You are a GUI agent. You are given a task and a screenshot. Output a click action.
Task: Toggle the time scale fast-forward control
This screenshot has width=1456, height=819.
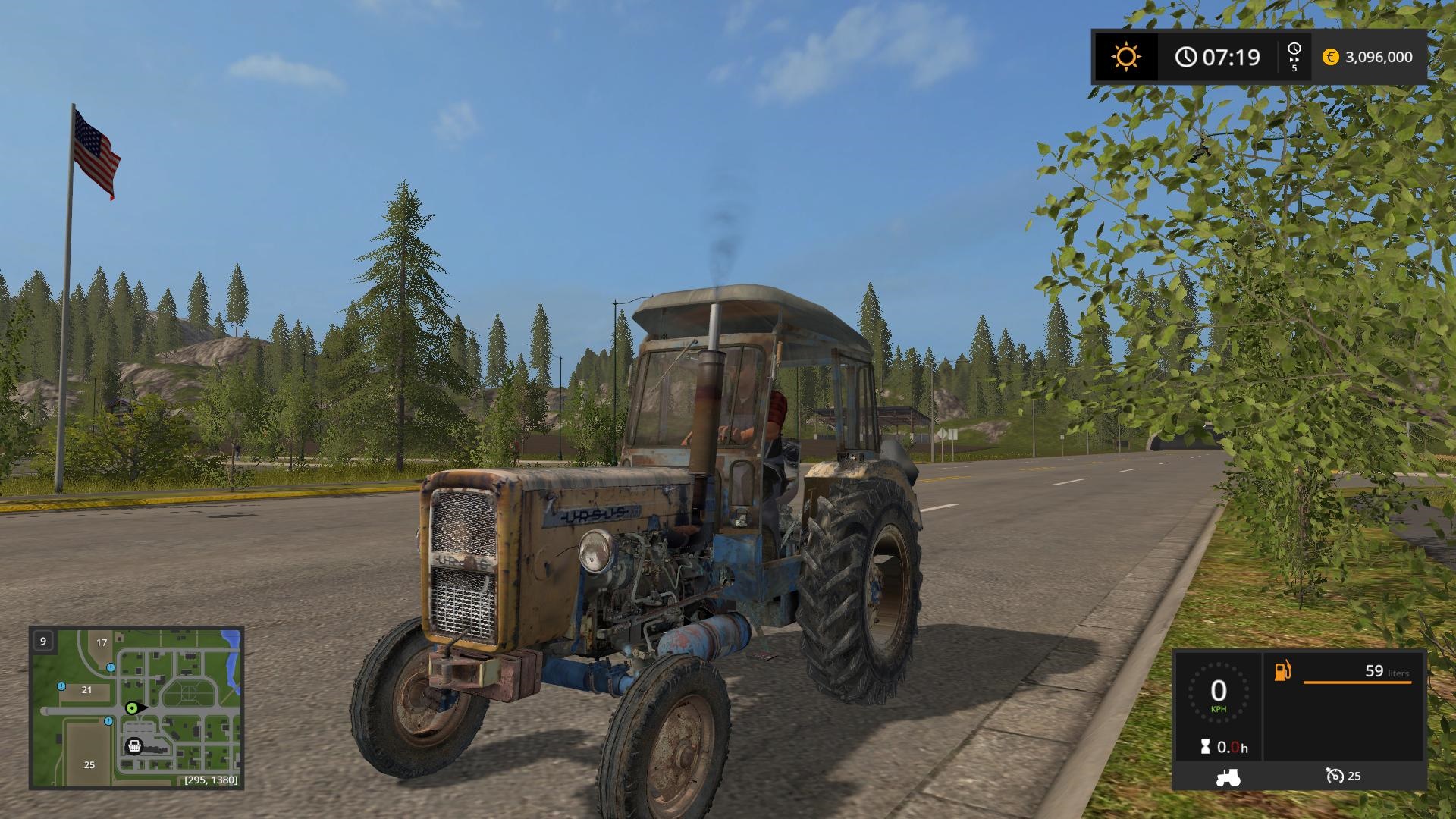click(1294, 57)
